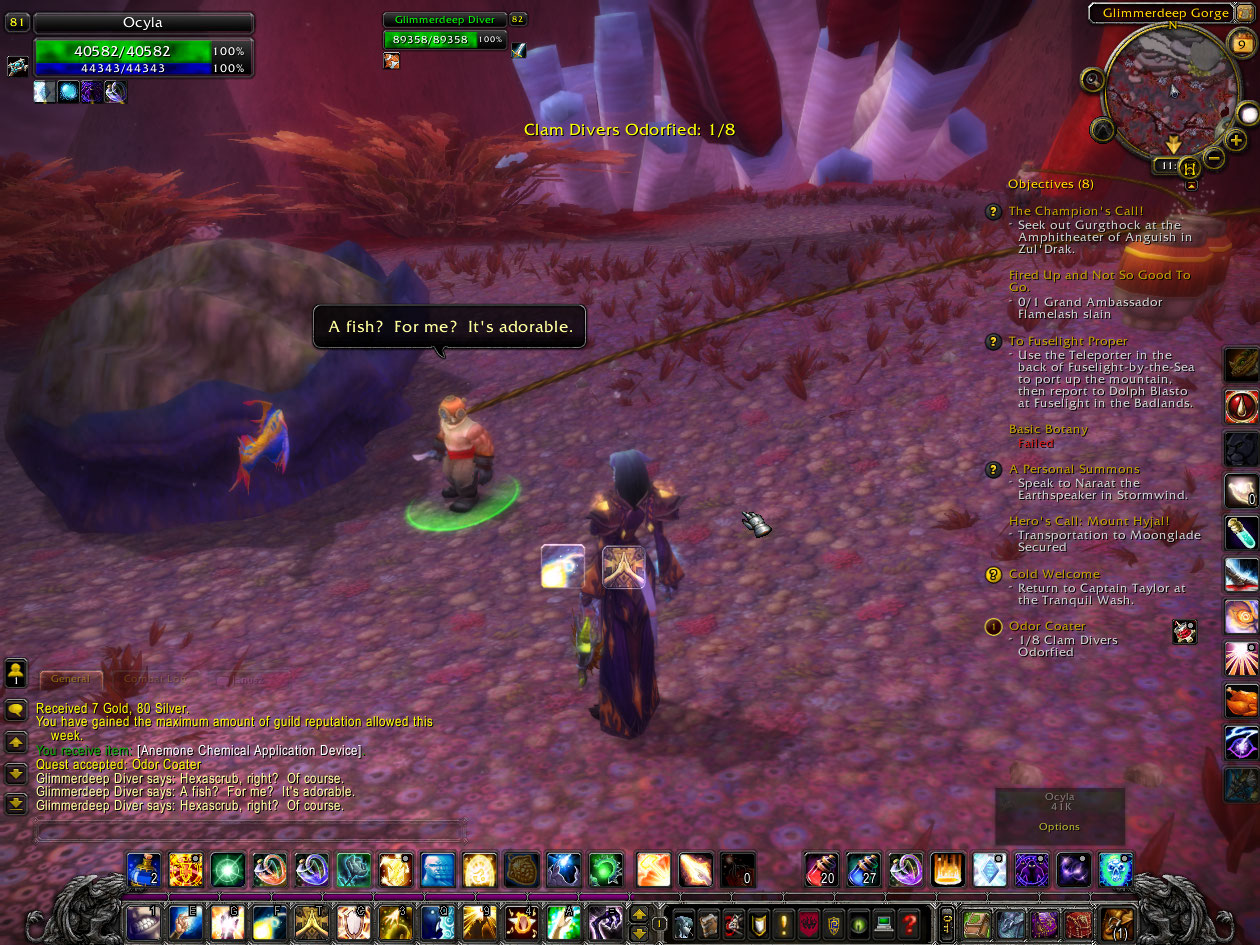Select The Champion's Call quest title
This screenshot has height=945, width=1260.
click(x=1075, y=211)
